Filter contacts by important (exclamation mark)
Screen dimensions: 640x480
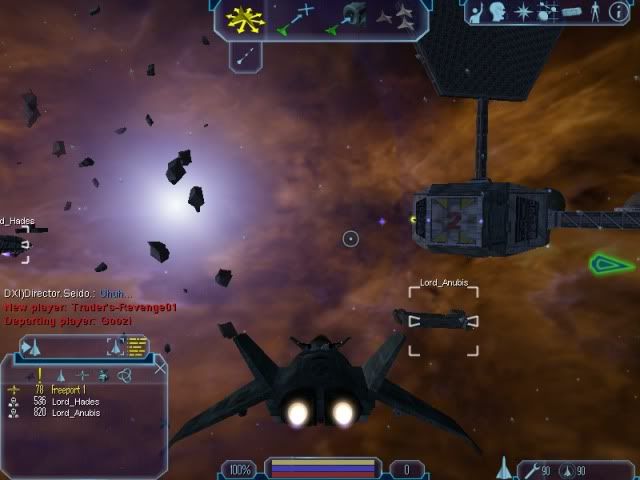39,375
